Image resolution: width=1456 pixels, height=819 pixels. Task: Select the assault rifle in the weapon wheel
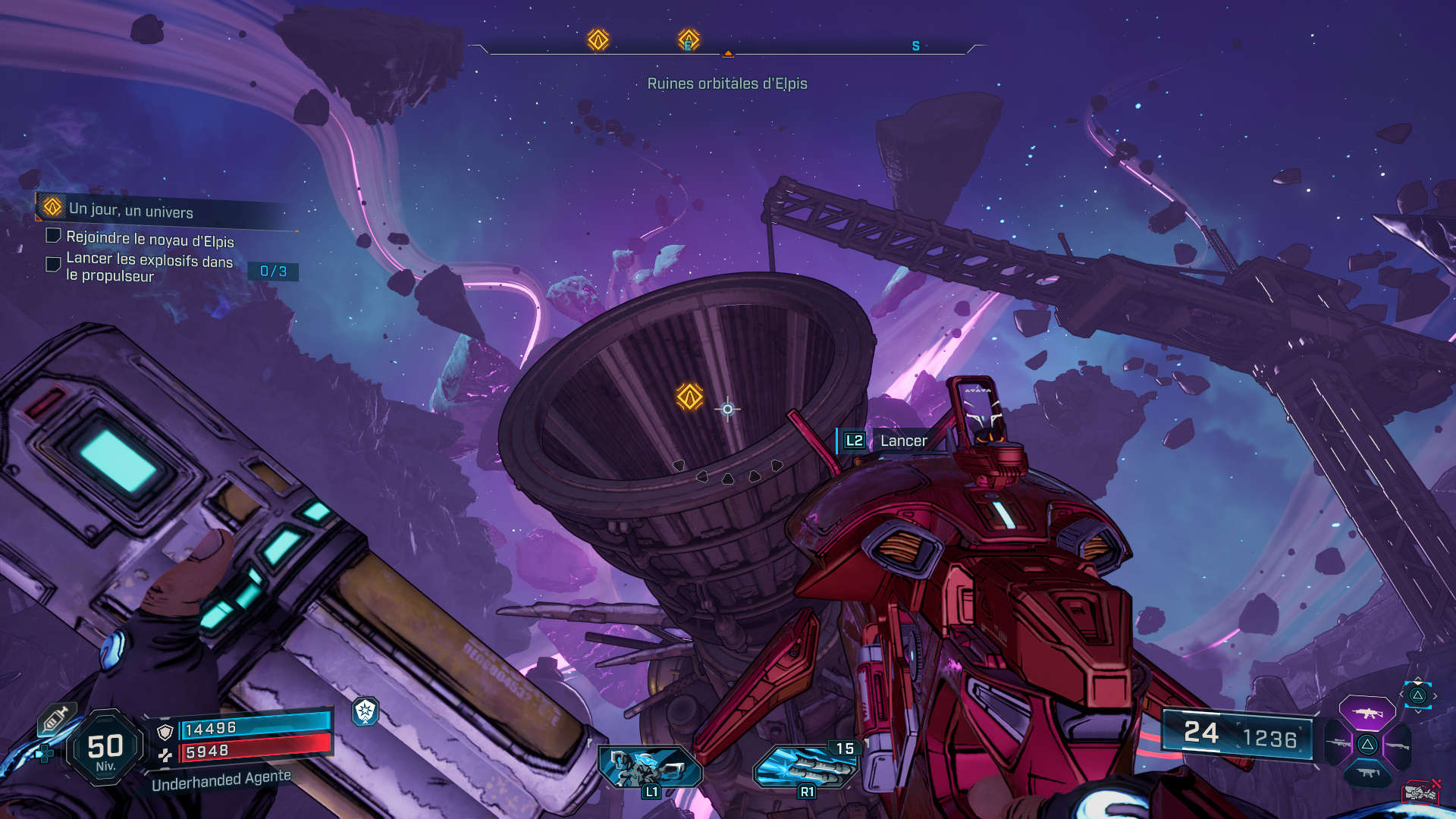tap(1367, 714)
